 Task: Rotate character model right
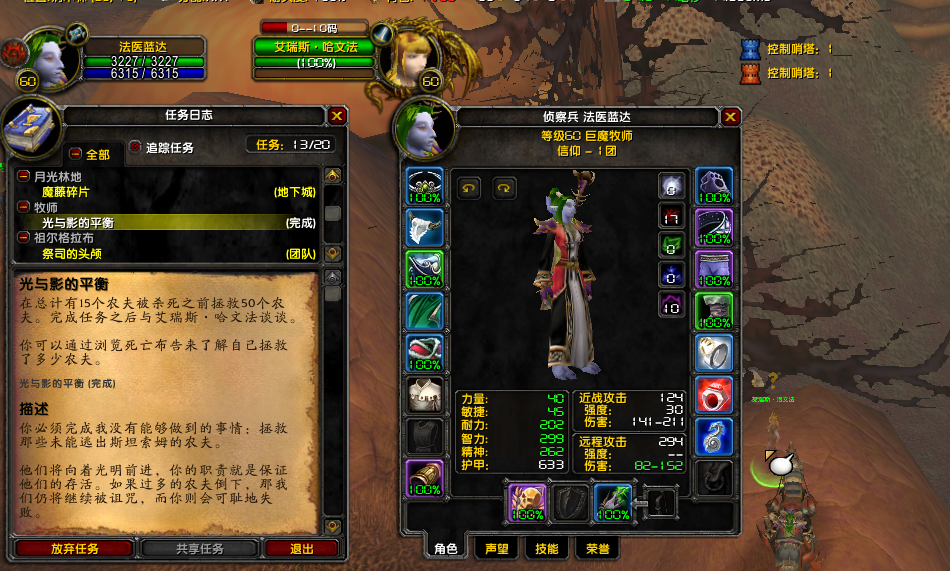click(503, 187)
